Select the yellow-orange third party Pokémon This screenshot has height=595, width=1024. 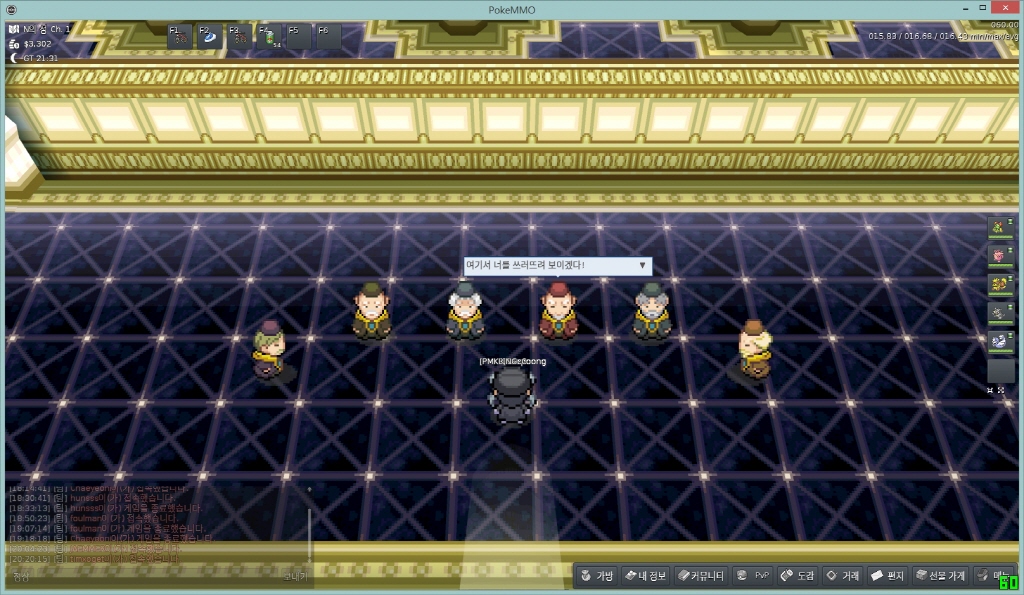[1000, 285]
